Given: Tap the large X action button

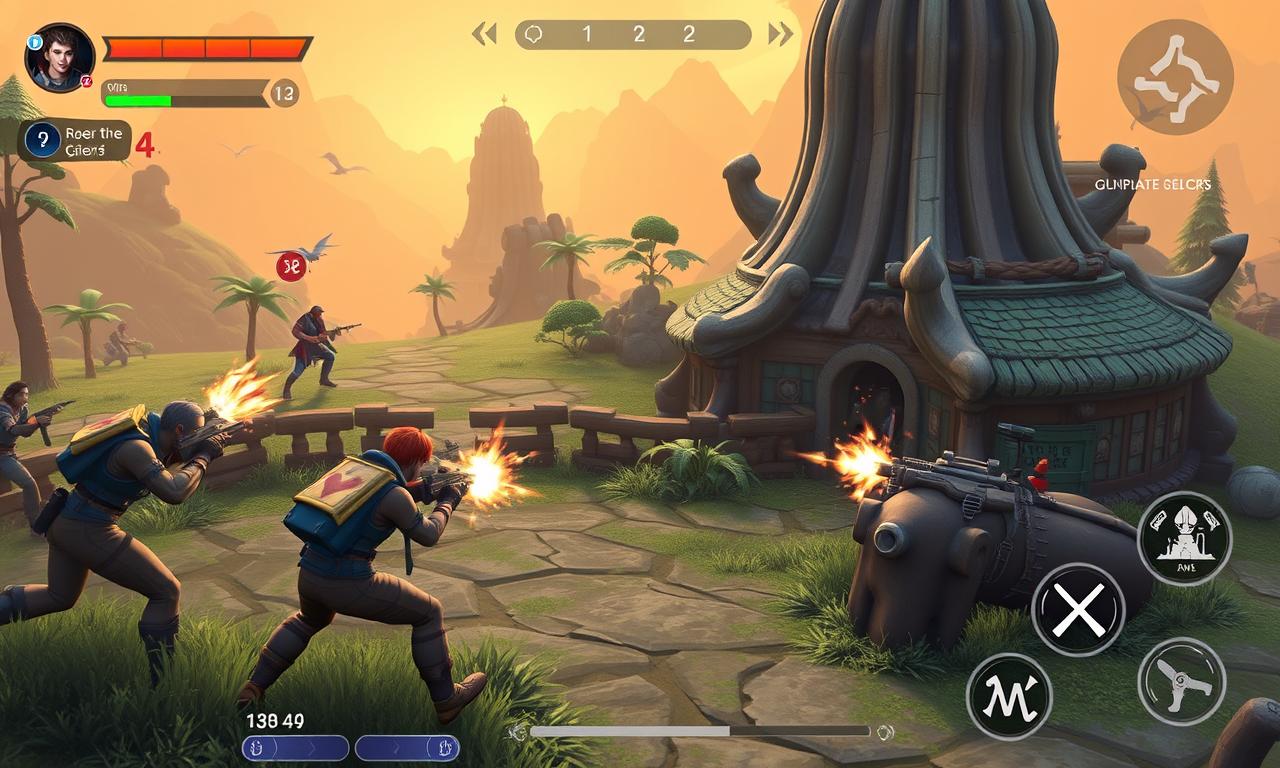Looking at the screenshot, I should click(x=1078, y=609).
